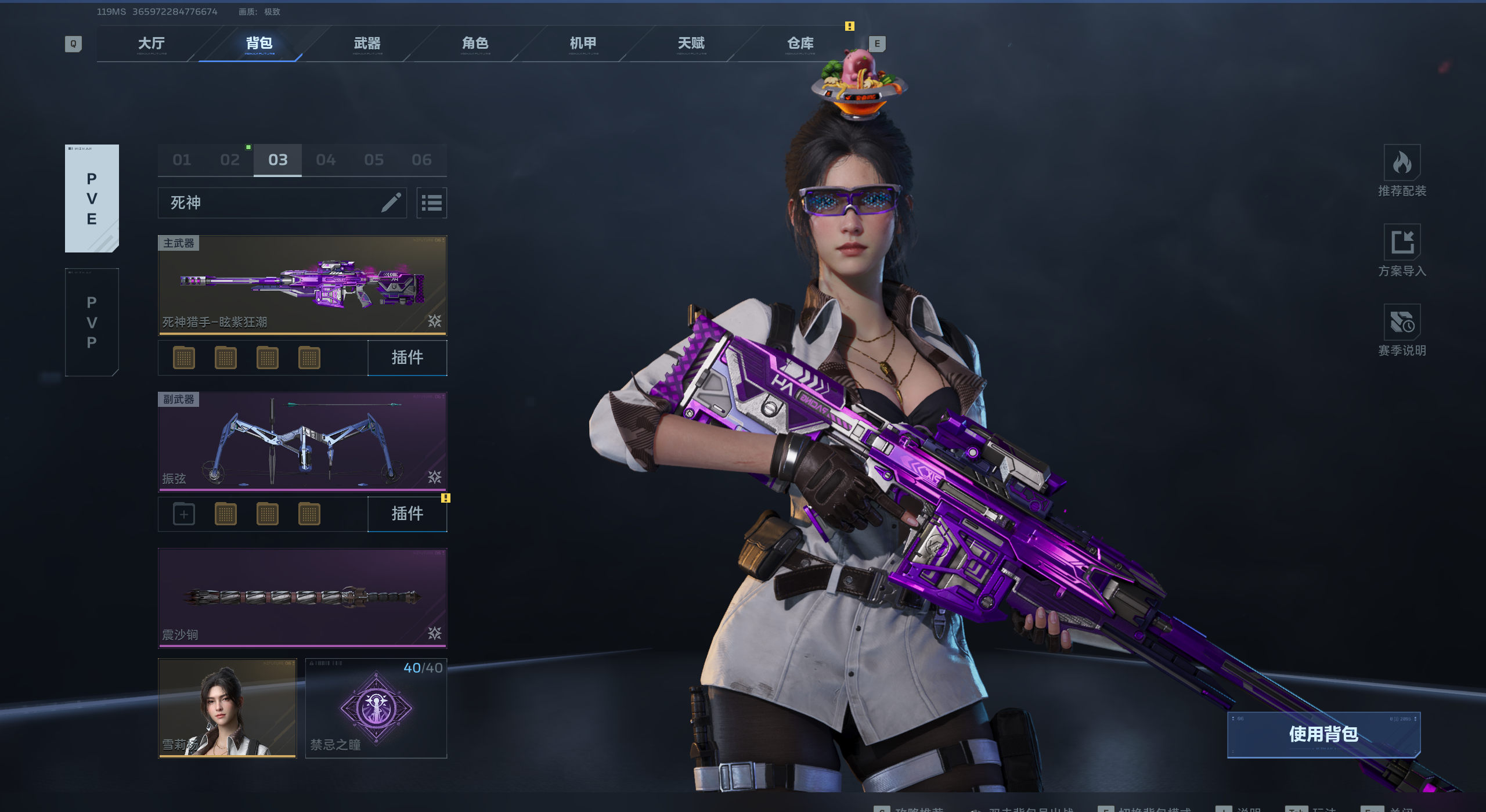Screen dimensions: 1486x812
Task: Click the 使用背包 use-backpack button
Action: [1323, 734]
